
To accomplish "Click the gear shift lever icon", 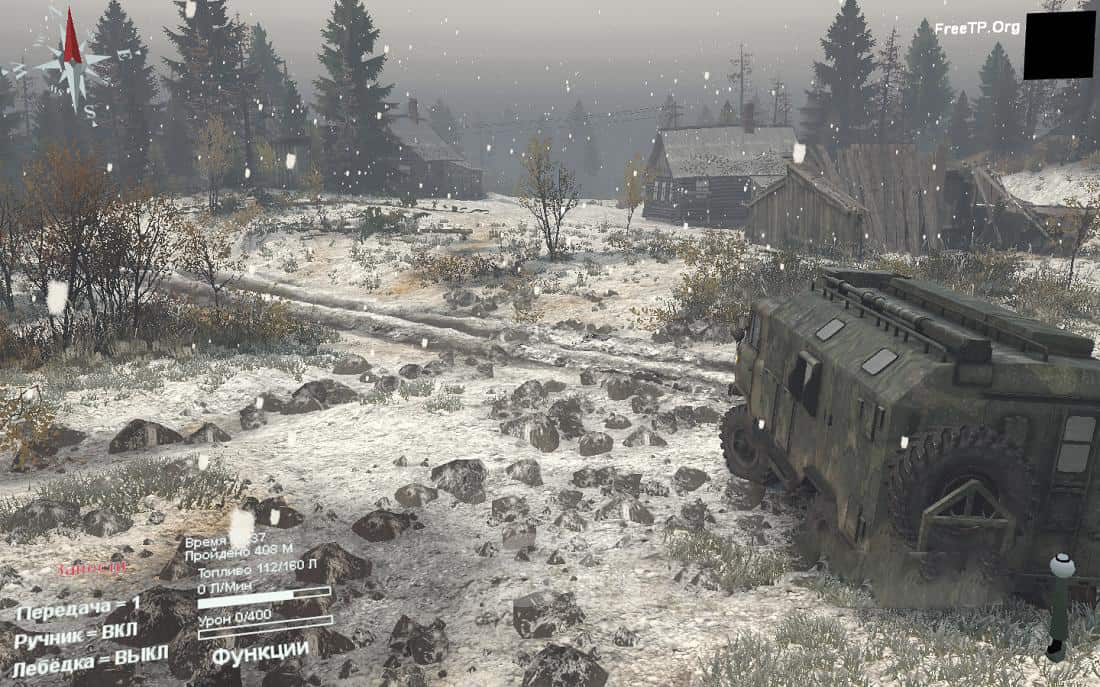I will coord(1059,605).
